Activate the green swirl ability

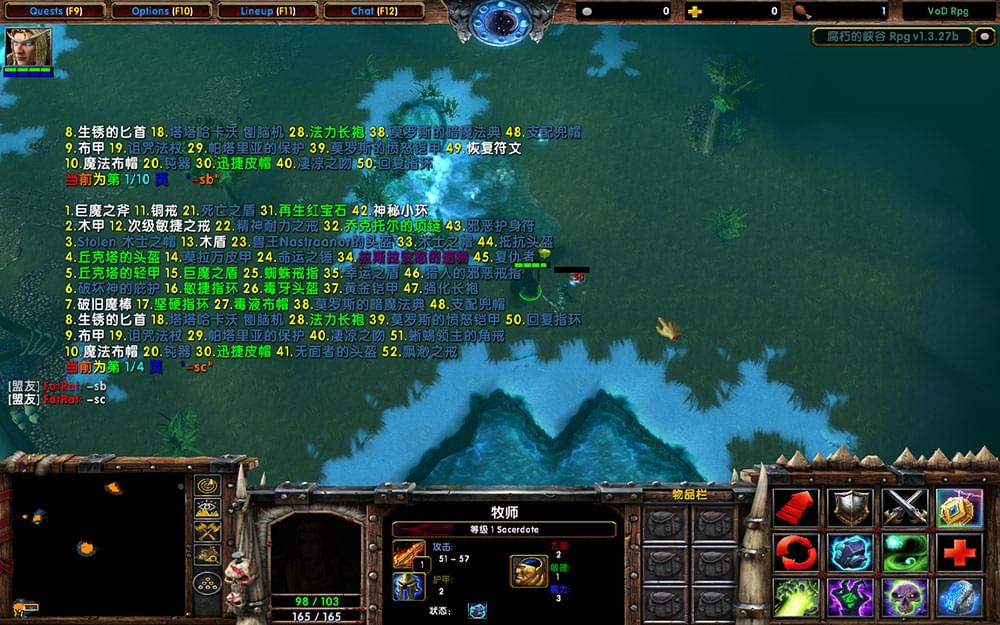click(903, 552)
